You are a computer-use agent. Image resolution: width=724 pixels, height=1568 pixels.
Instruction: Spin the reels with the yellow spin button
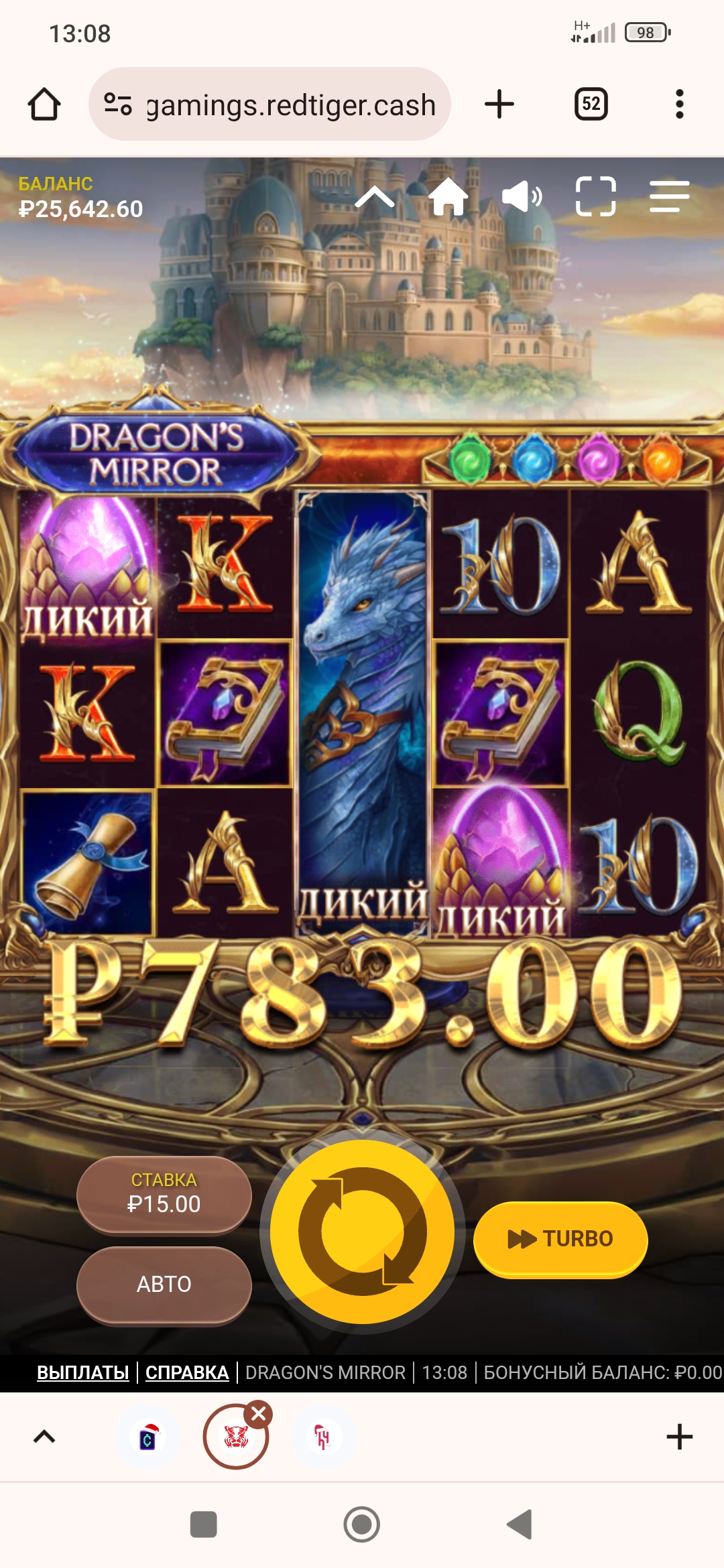tap(362, 1232)
